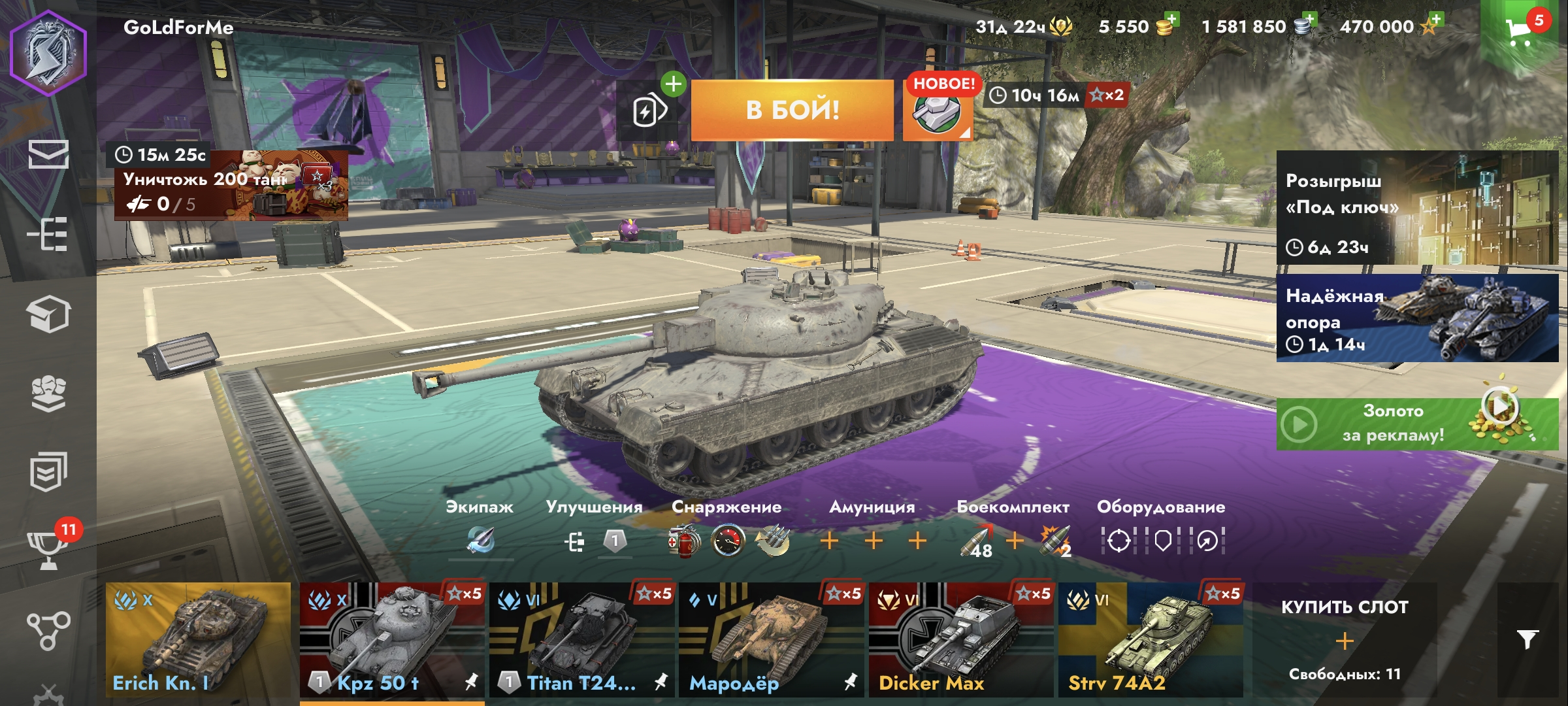Select the Titan T24 tank slot
Screen dimensions: 1568x706
582,639
